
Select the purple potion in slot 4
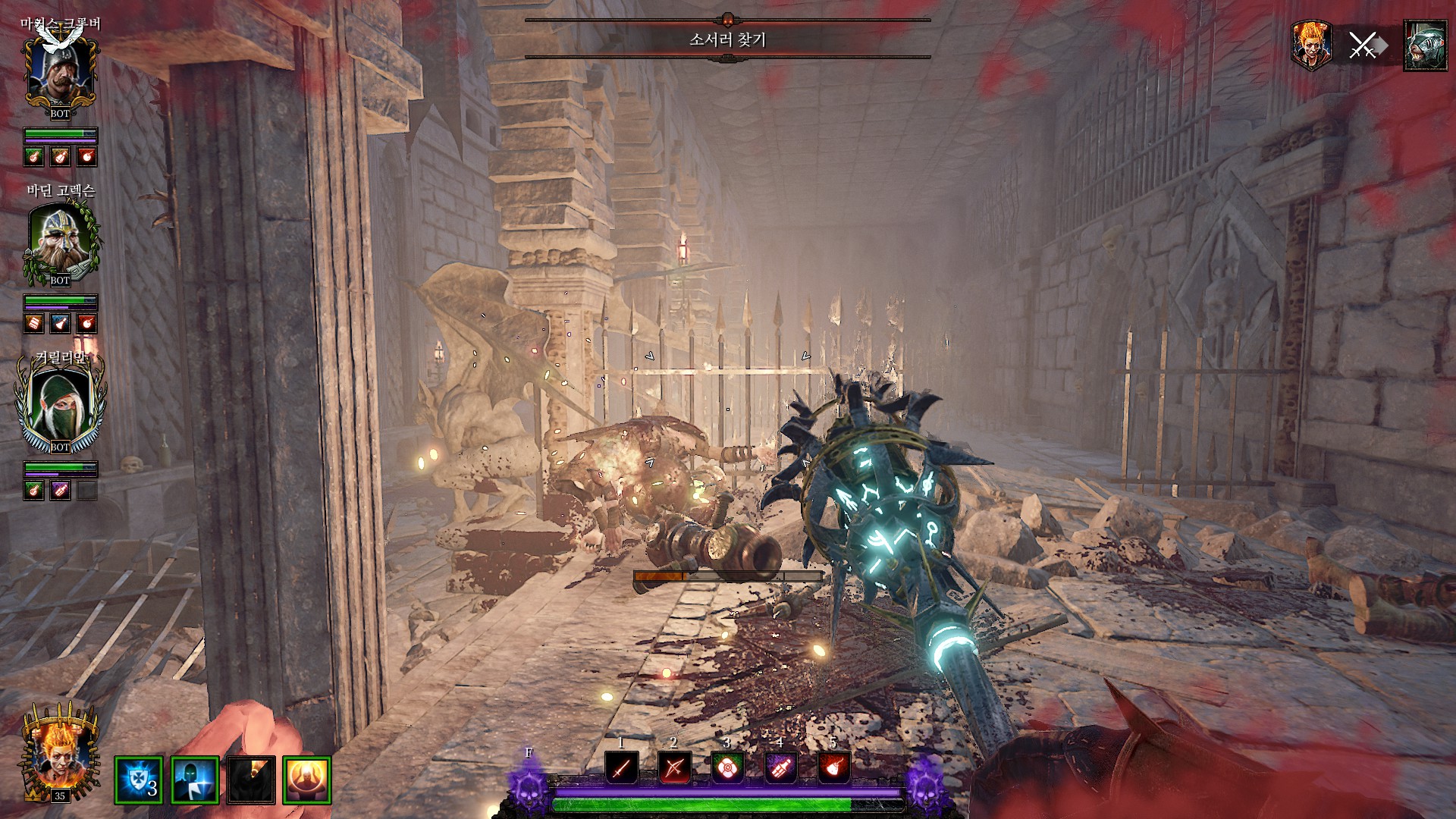tap(780, 768)
